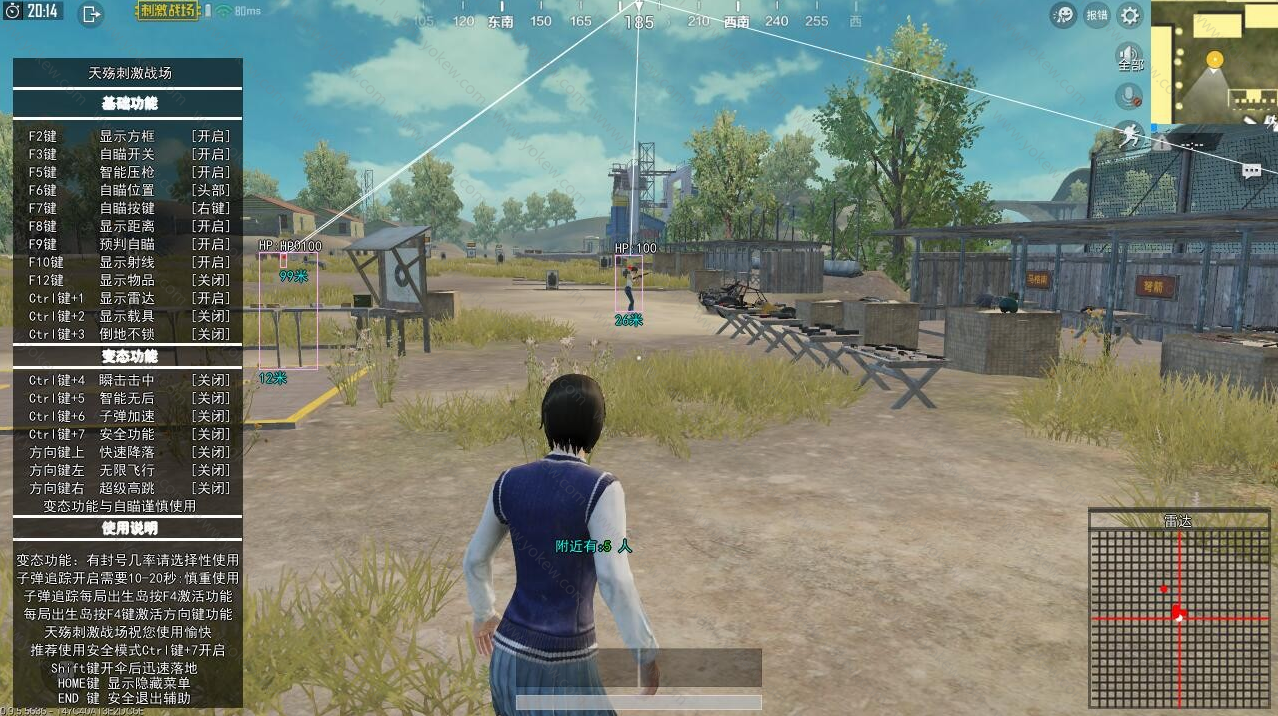The height and width of the screenshot is (716, 1278).
Task: Click the 报错 report error button
Action: pos(1097,15)
